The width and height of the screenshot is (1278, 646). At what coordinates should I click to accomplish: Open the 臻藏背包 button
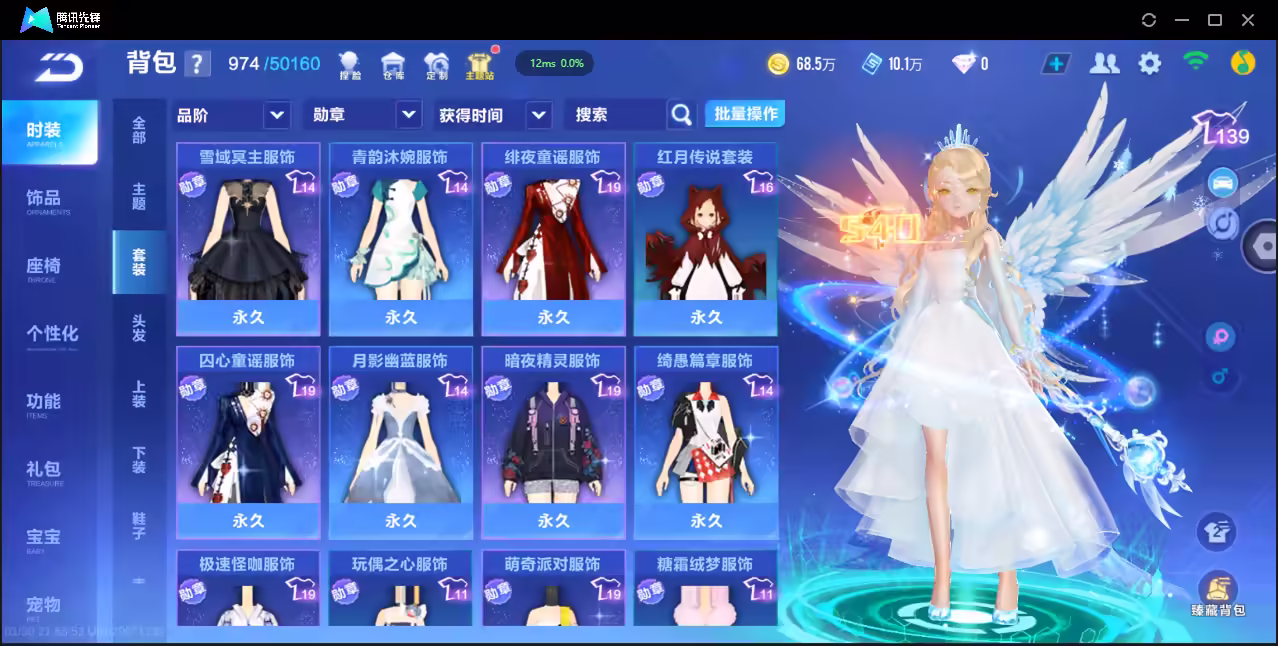(1217, 594)
